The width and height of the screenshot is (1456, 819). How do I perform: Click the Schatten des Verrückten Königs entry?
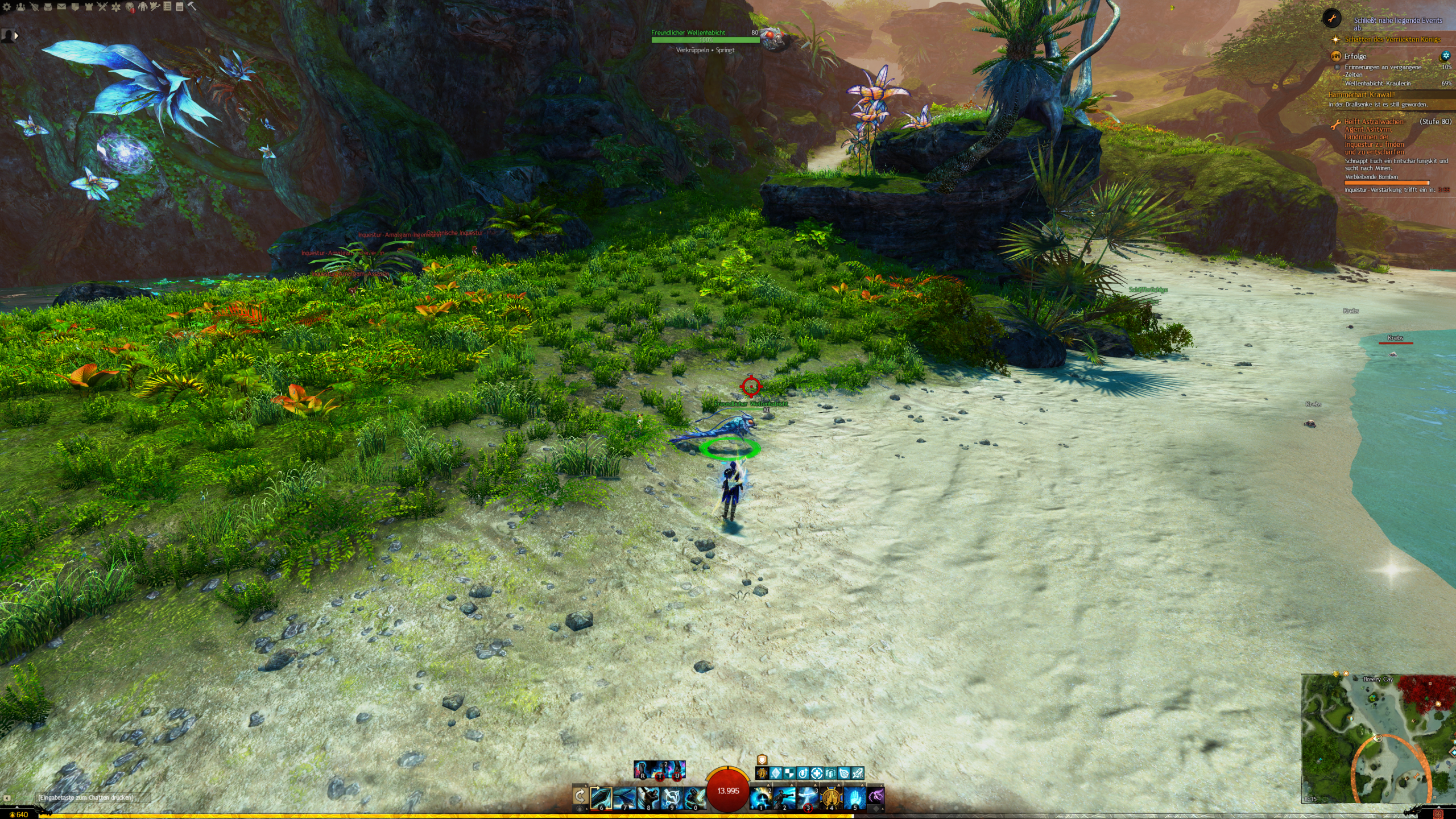click(1392, 39)
